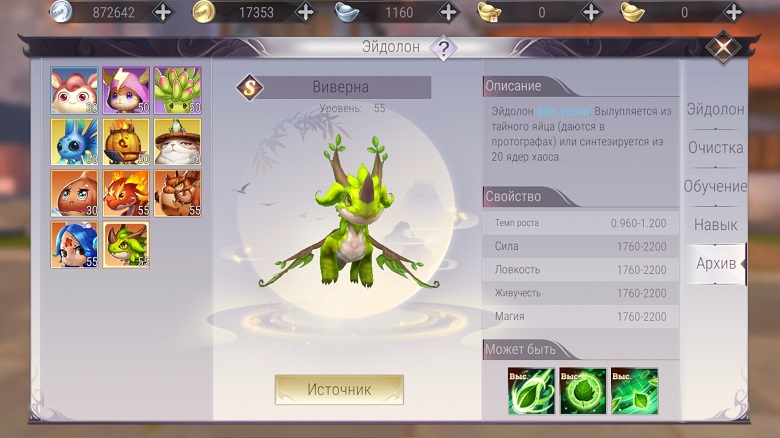Select the pink-eared creature eidolon portrait
The image size is (780, 438).
tap(75, 91)
